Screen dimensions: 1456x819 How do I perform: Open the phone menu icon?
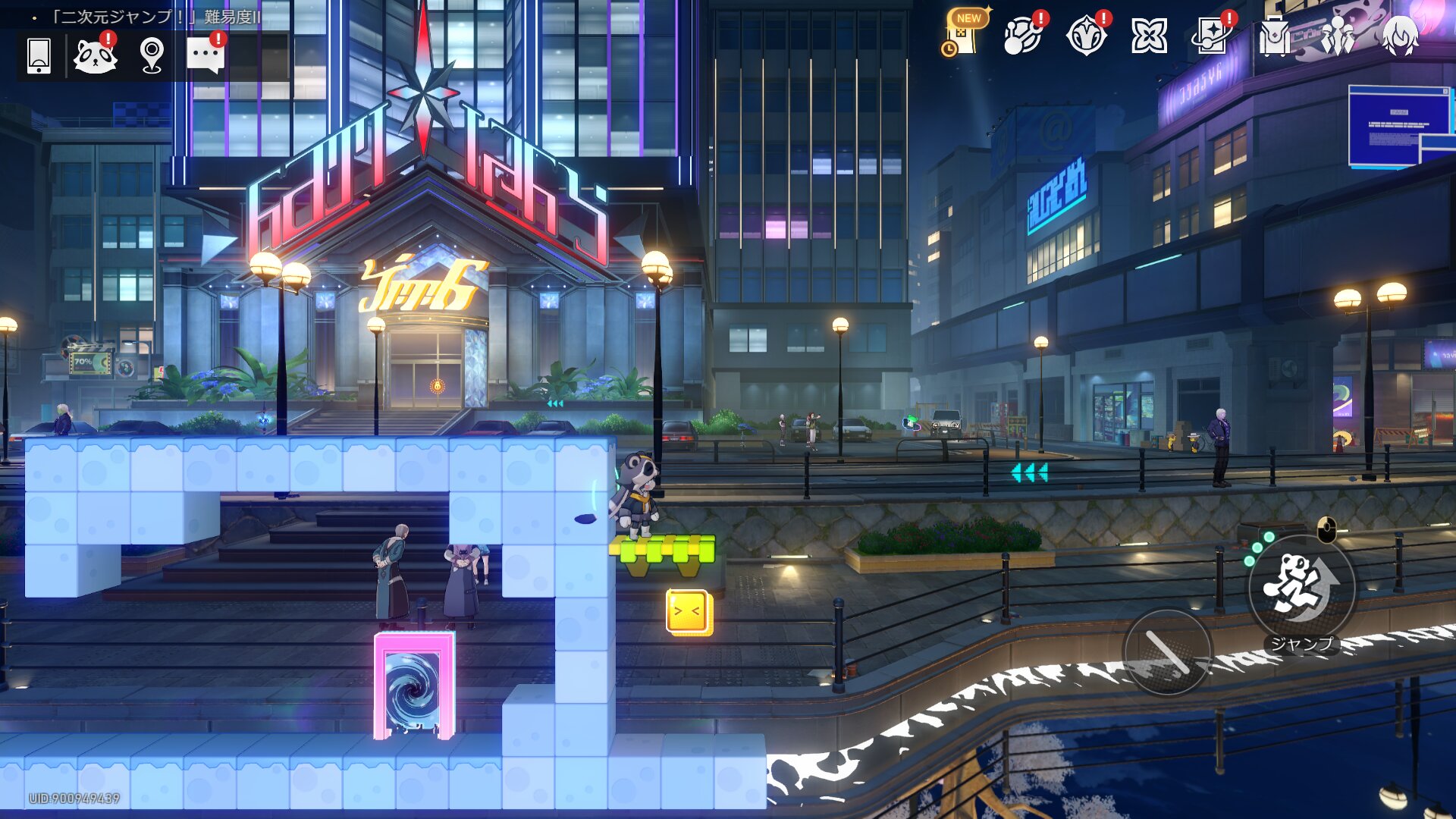tap(39, 56)
